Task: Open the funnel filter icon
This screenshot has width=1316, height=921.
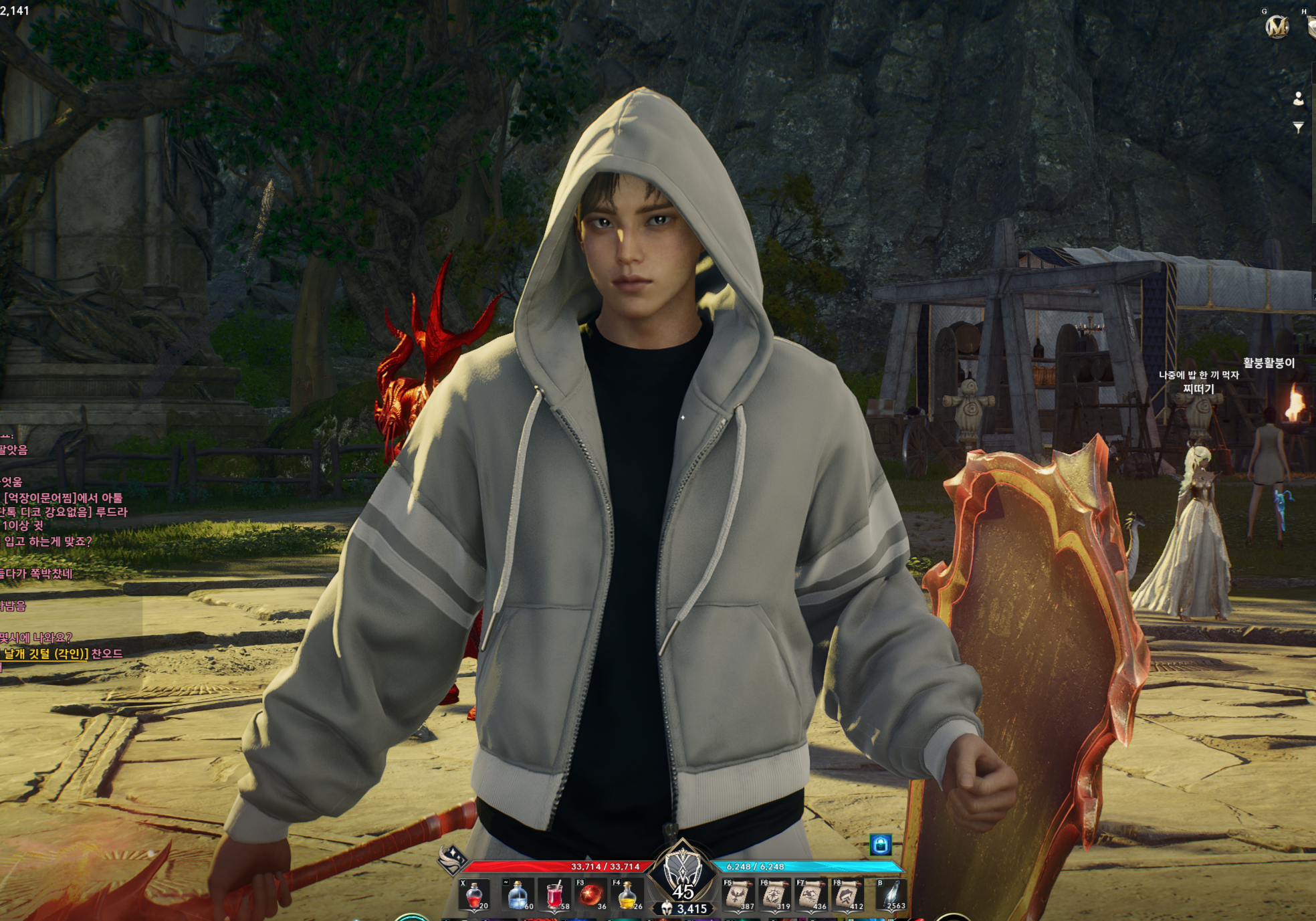Action: click(1298, 127)
